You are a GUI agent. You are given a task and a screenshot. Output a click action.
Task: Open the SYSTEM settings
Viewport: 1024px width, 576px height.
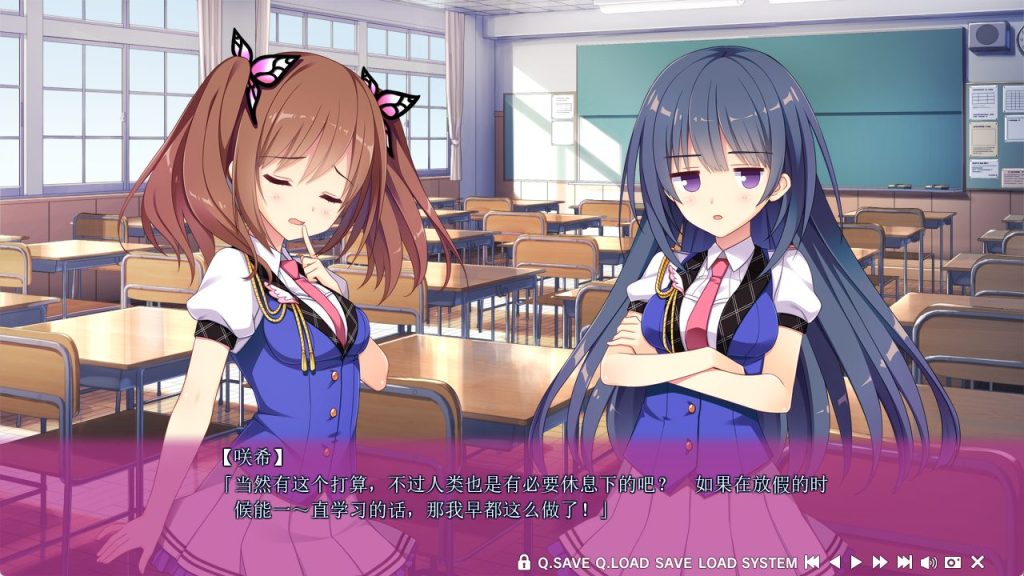[770, 563]
